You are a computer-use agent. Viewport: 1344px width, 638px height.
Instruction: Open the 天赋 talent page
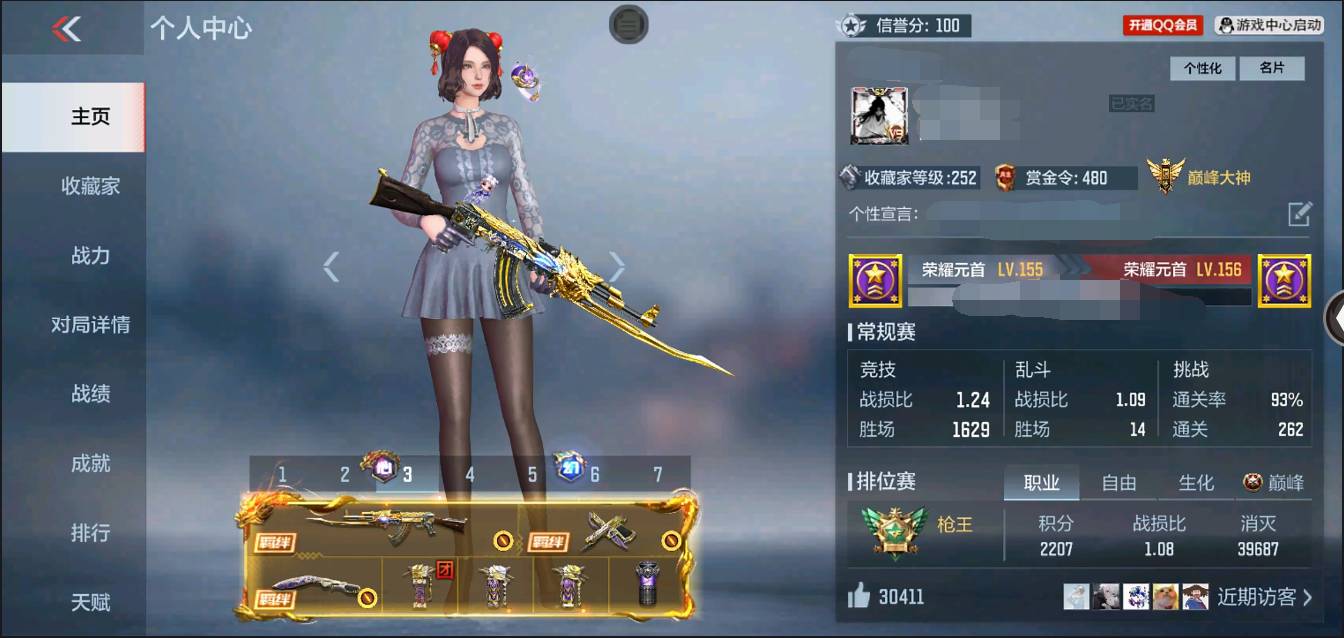point(90,602)
